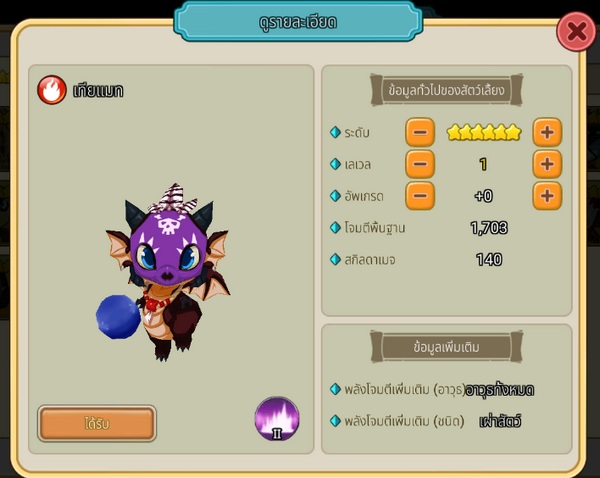Increase the upgrade value with plus button
This screenshot has height=478, width=600.
tap(546, 196)
